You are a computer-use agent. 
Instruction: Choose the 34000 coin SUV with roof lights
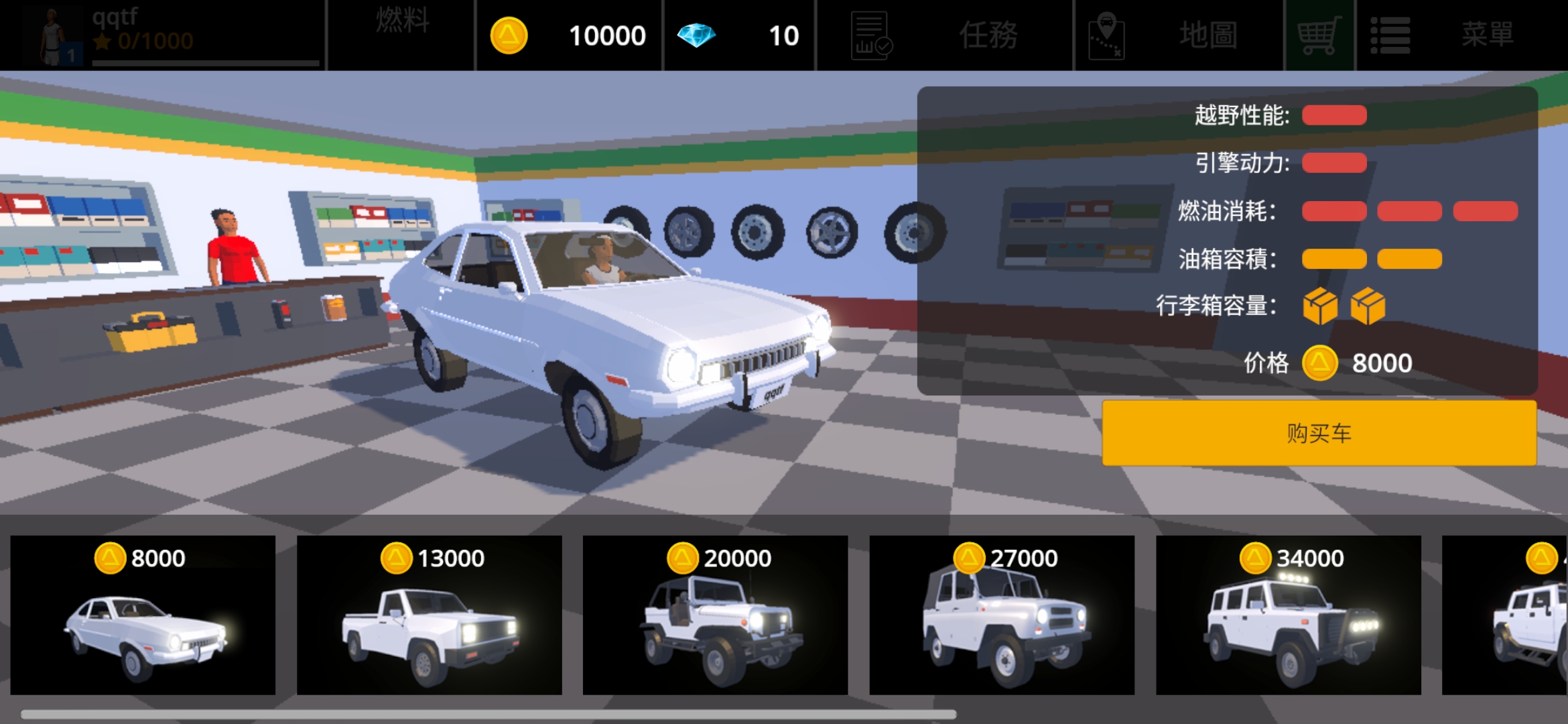pos(1288,615)
